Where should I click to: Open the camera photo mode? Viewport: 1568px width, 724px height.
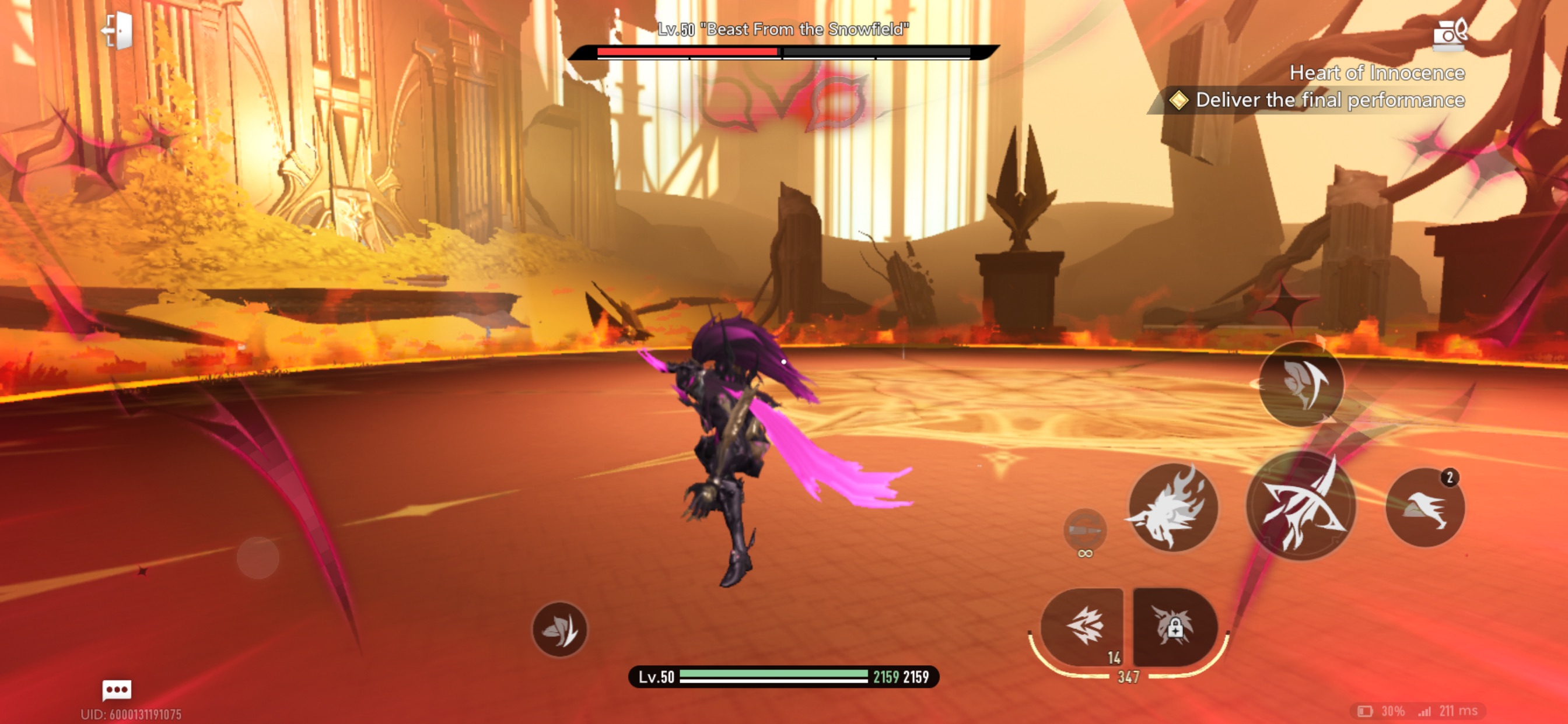point(1450,33)
